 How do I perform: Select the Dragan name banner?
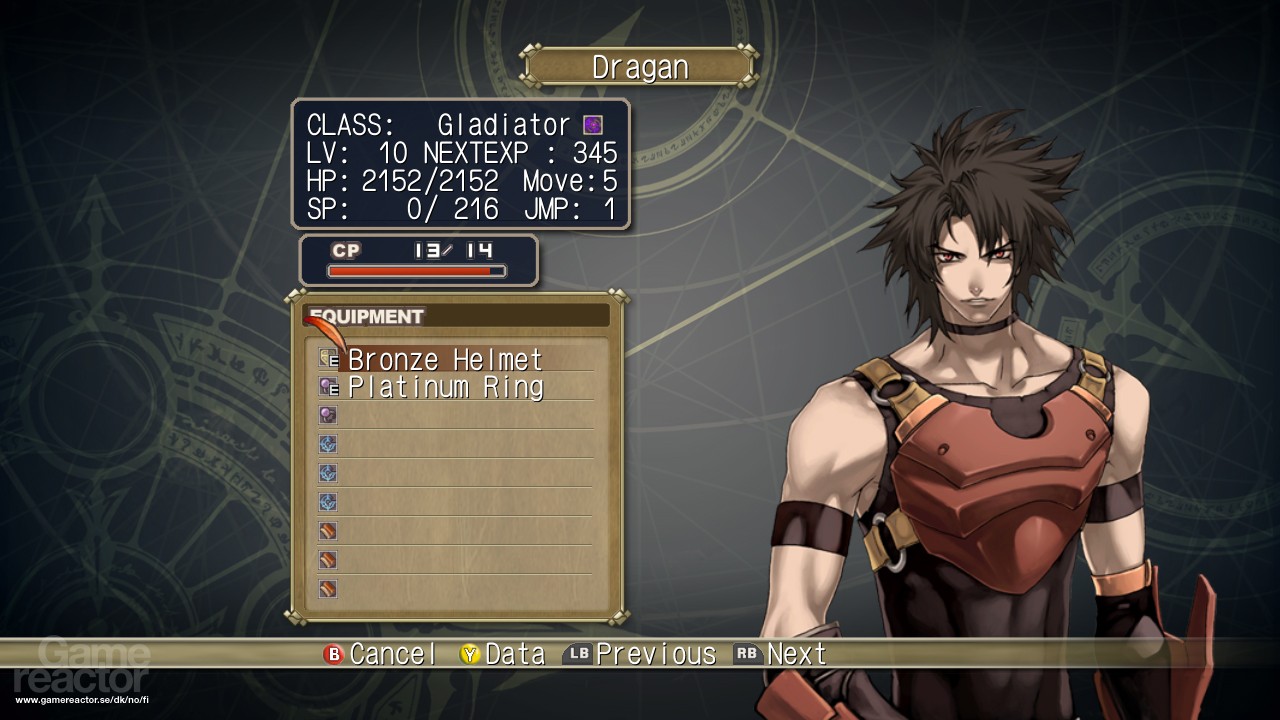pos(640,67)
